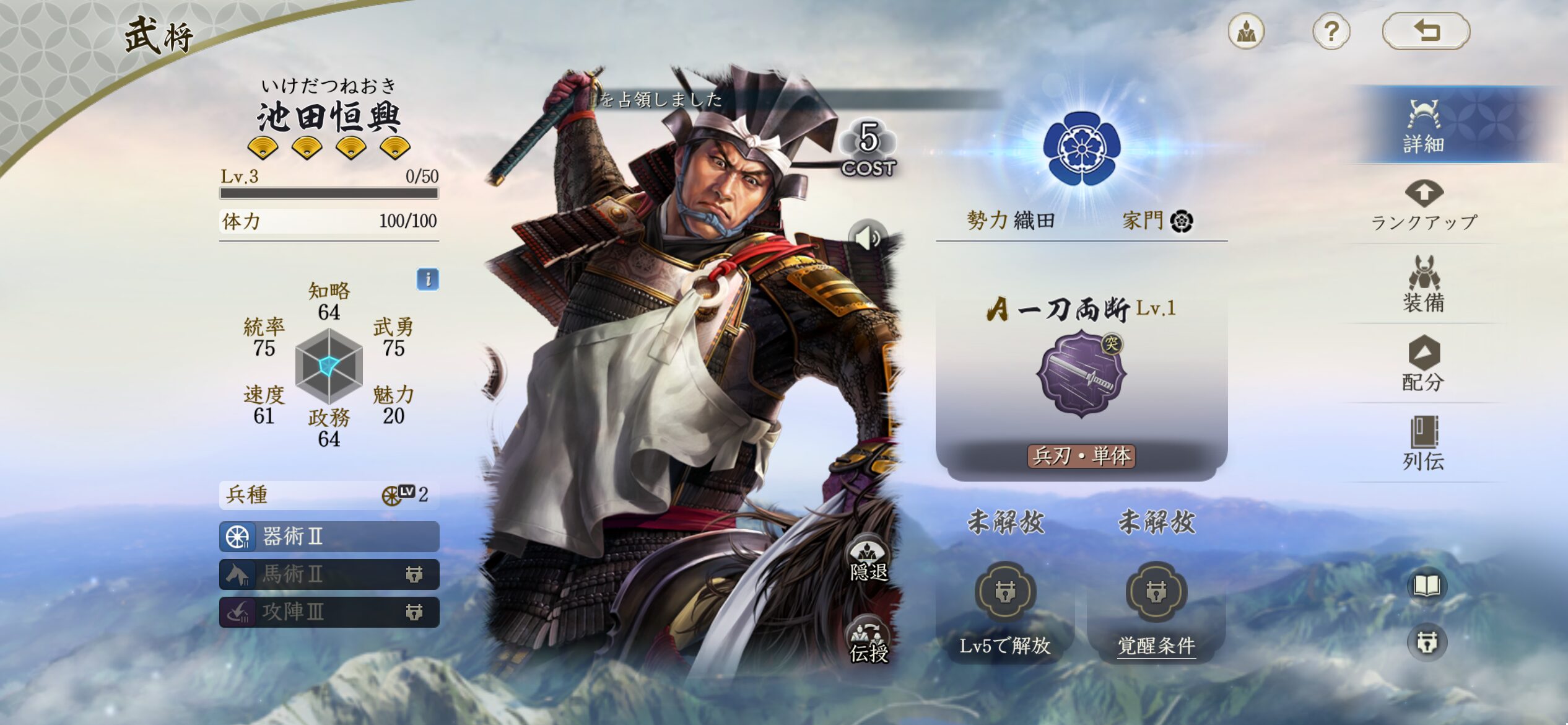
Task: Go back with the return arrow button
Action: pos(1426,31)
